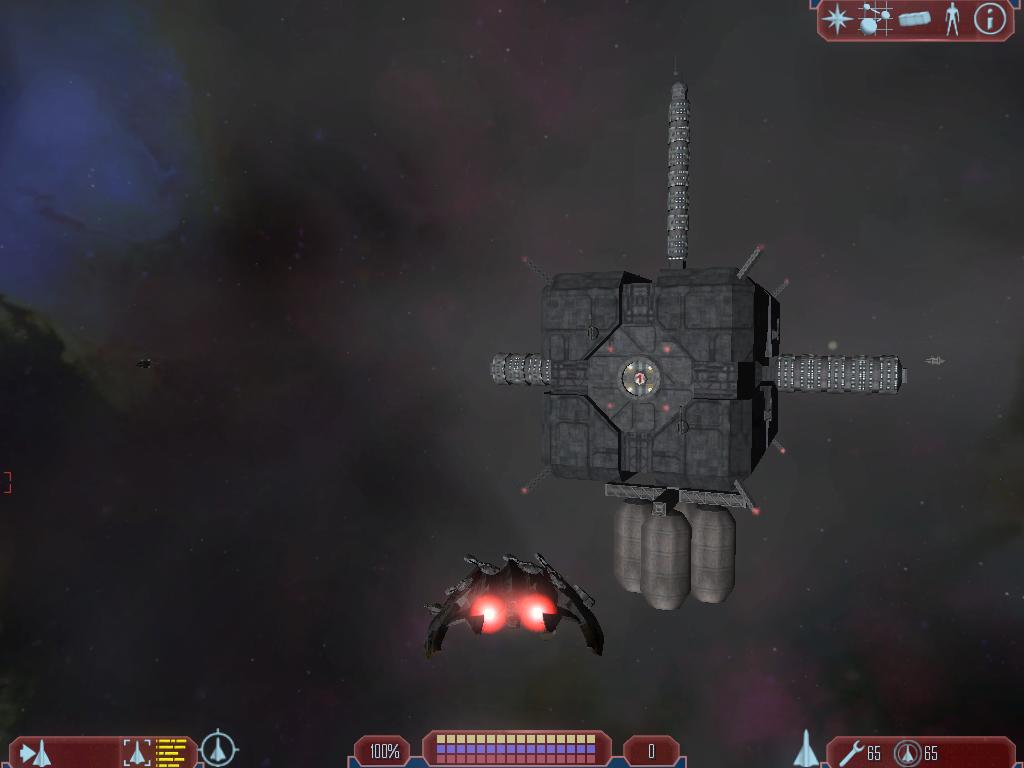Viewport: 1024px width, 768px height.
Task: Open the sector map with planets icon
Action: pyautogui.click(x=875, y=19)
